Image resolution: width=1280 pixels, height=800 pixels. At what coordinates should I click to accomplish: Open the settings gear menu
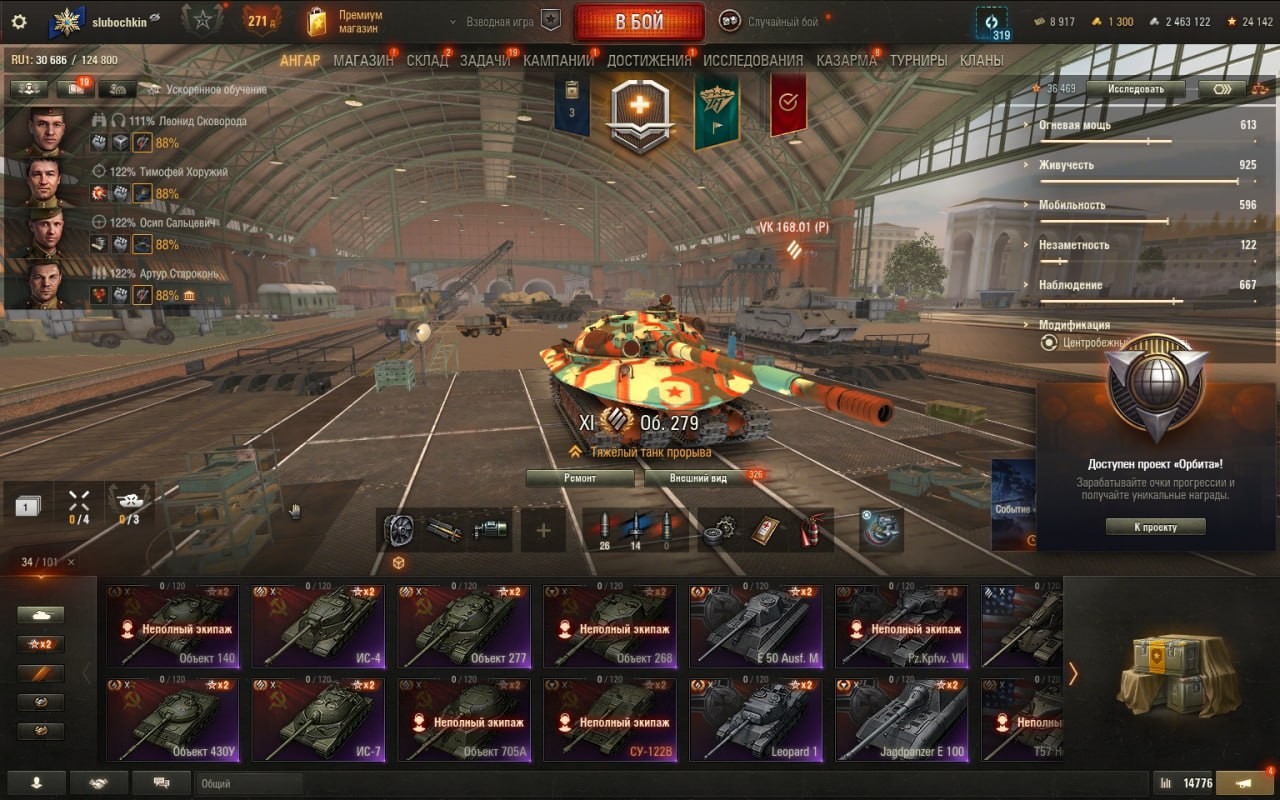pos(19,22)
